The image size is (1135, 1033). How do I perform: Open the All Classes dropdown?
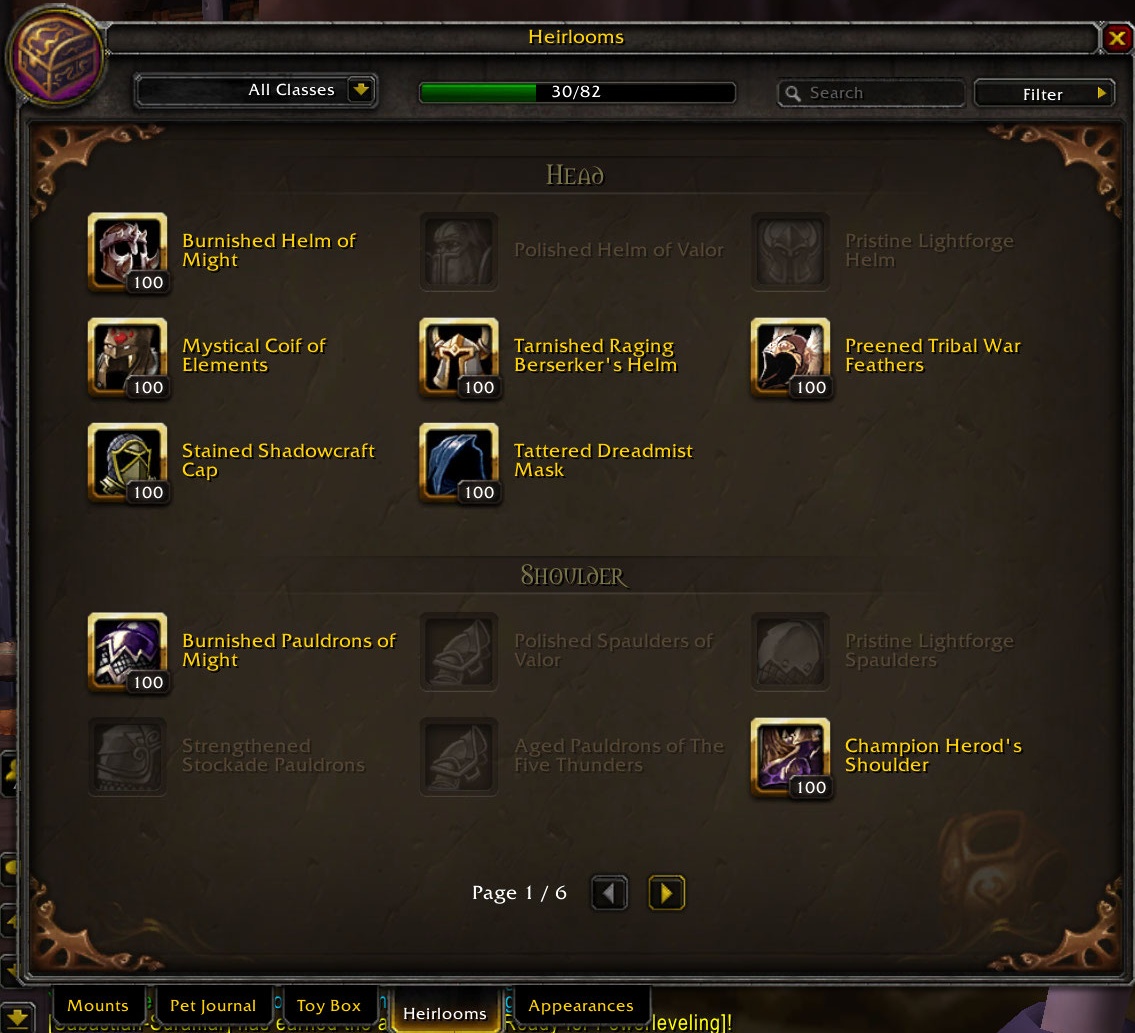click(x=360, y=90)
